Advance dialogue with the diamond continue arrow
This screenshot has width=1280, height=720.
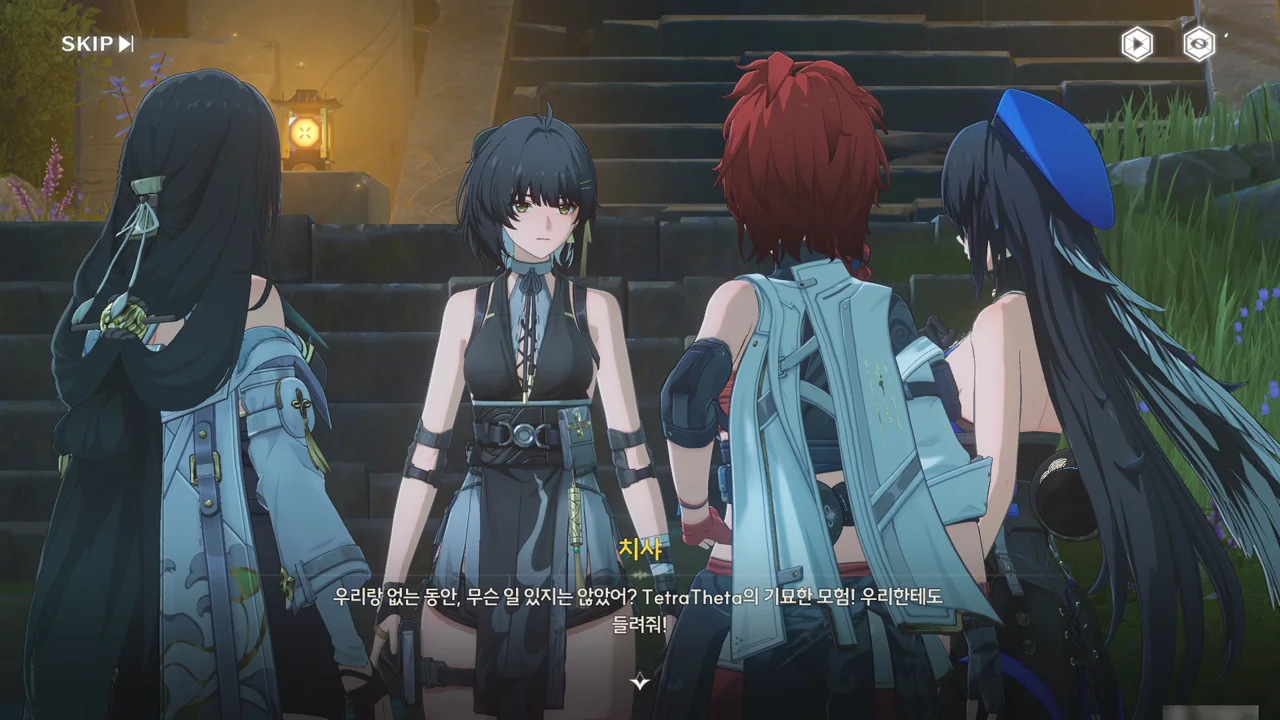(640, 681)
